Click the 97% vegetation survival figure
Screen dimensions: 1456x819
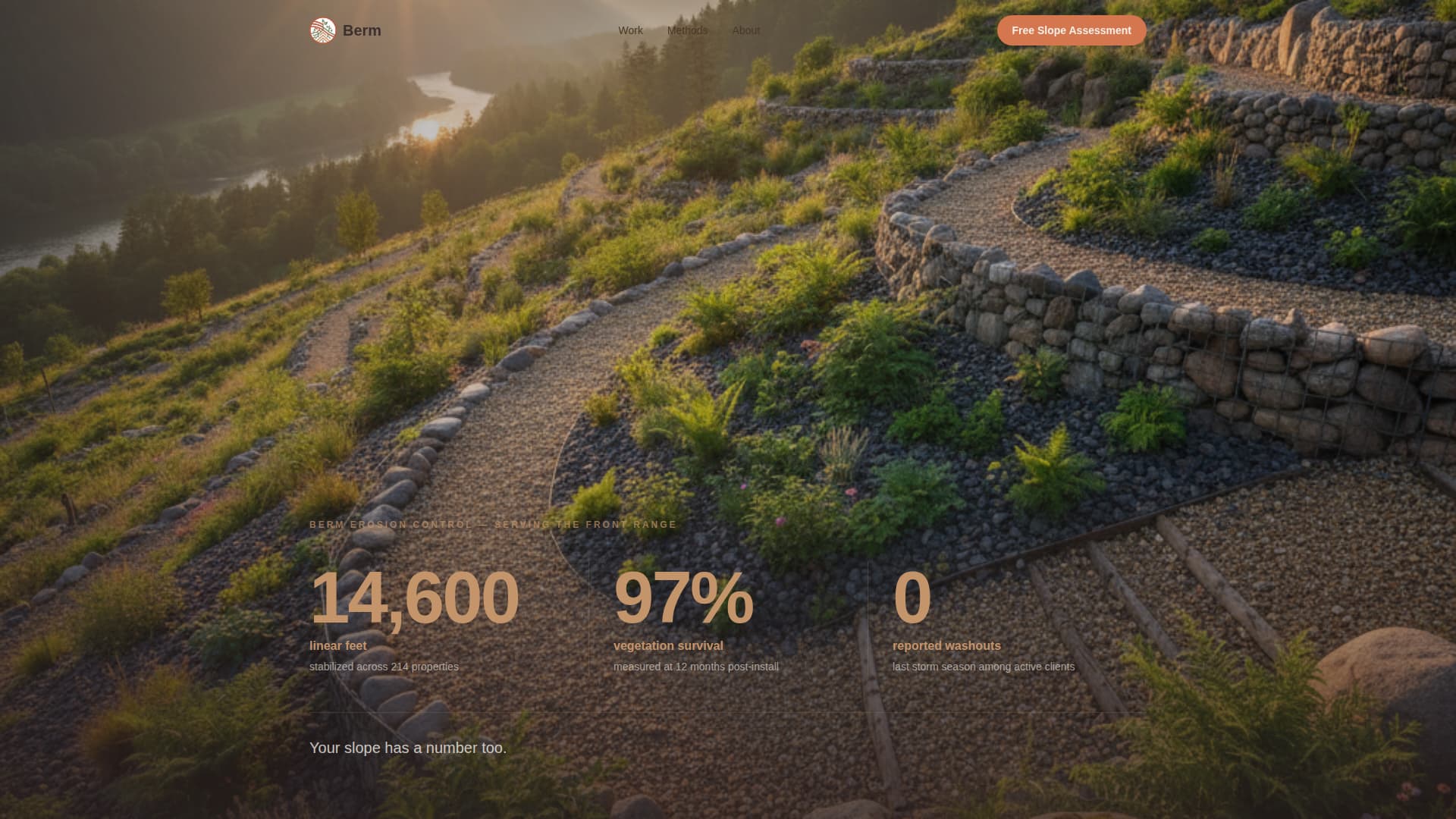[682, 599]
